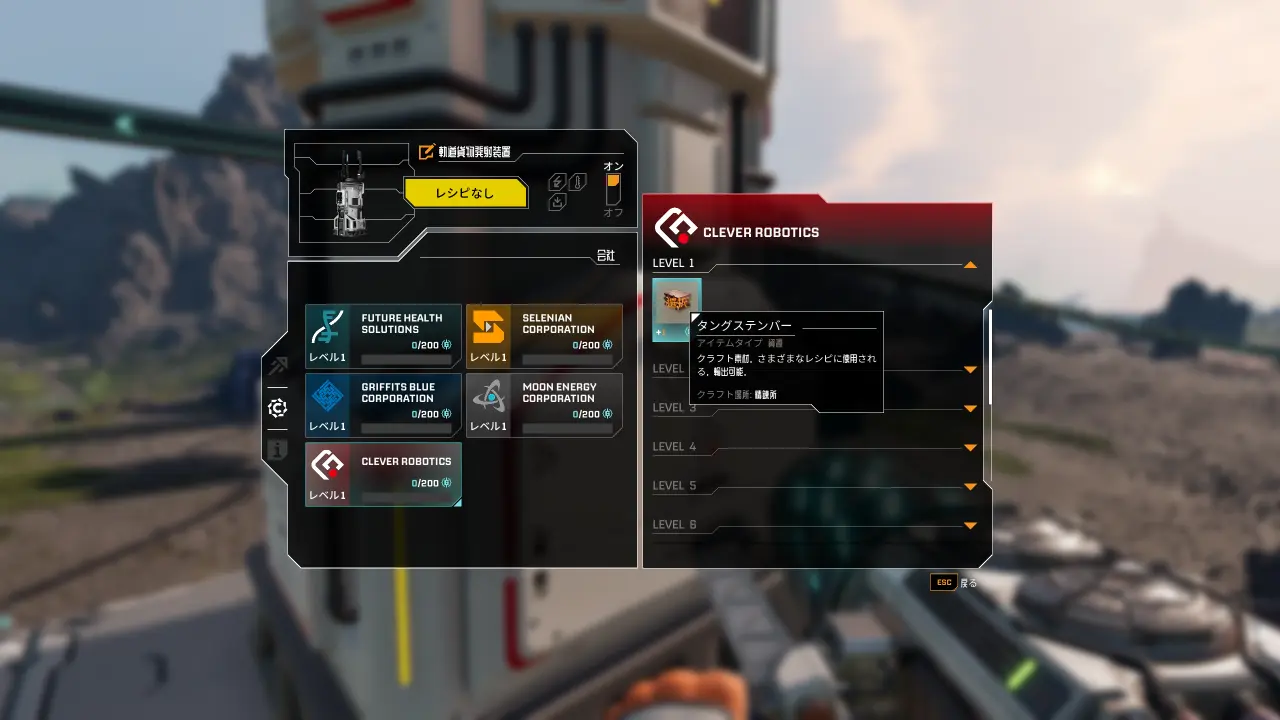Rename the machine with the edit pencil icon
The height and width of the screenshot is (720, 1280).
(427, 152)
